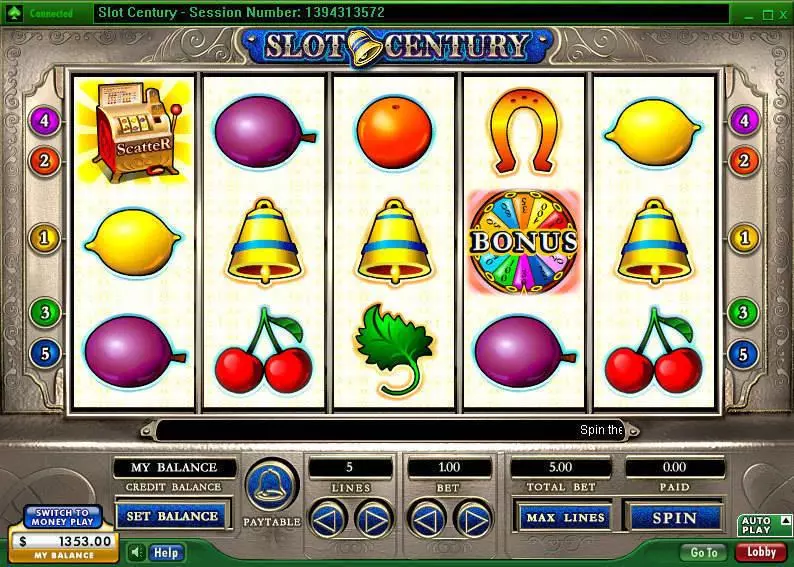Decrease the number of lines
The image size is (794, 567).
click(328, 518)
